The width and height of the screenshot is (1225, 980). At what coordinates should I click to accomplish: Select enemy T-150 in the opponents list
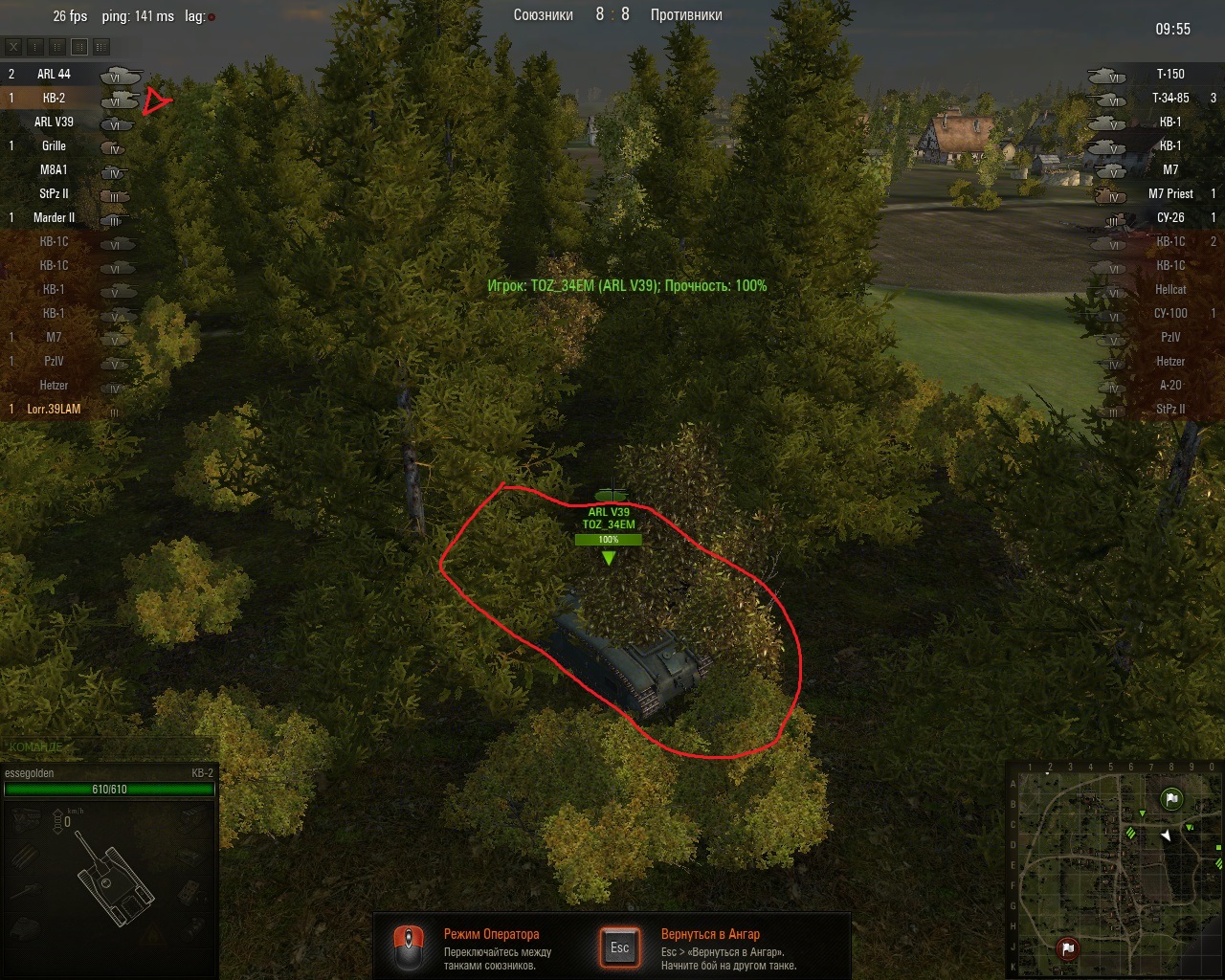[1169, 74]
